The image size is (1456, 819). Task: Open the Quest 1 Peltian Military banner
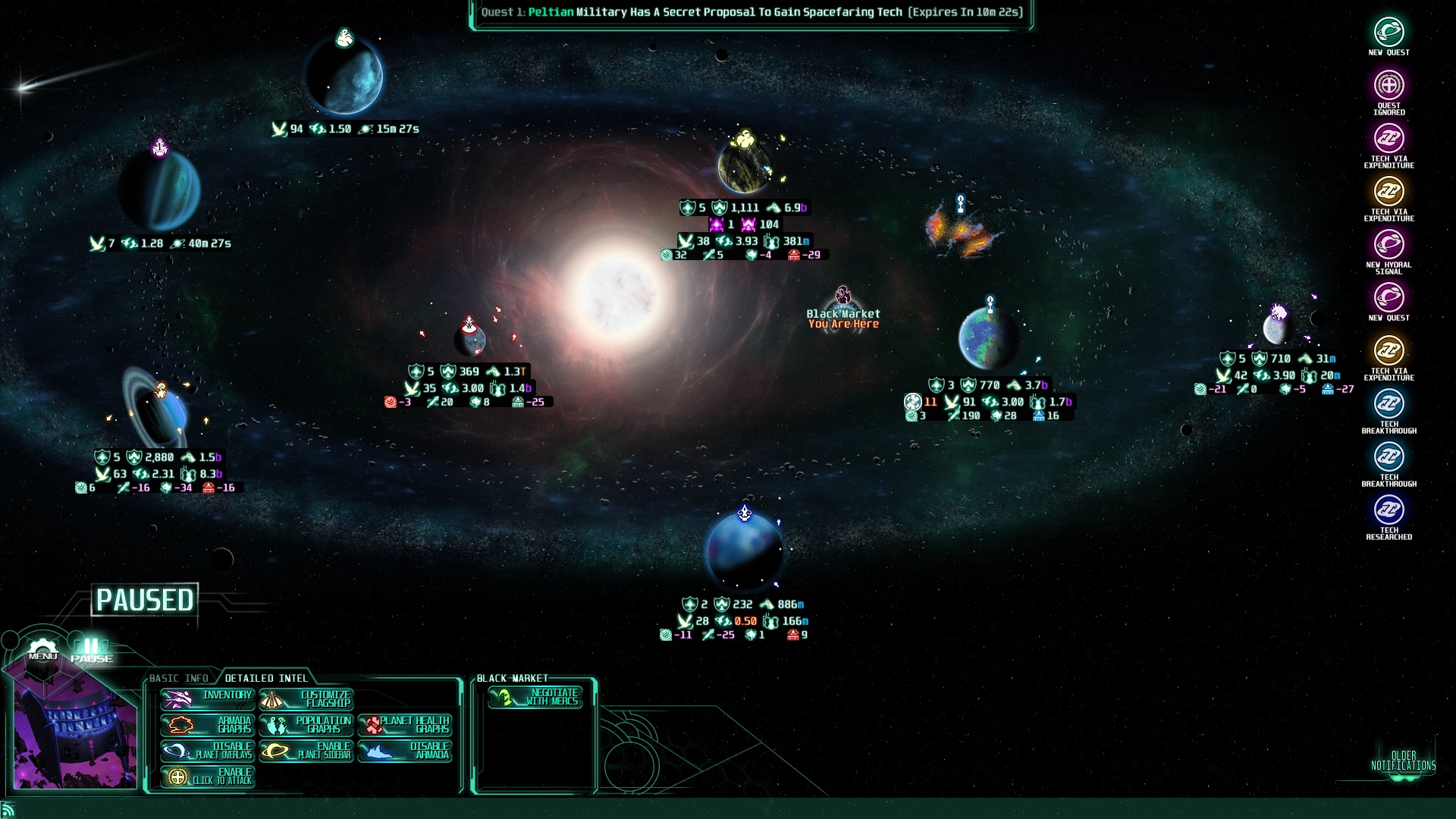tap(751, 13)
